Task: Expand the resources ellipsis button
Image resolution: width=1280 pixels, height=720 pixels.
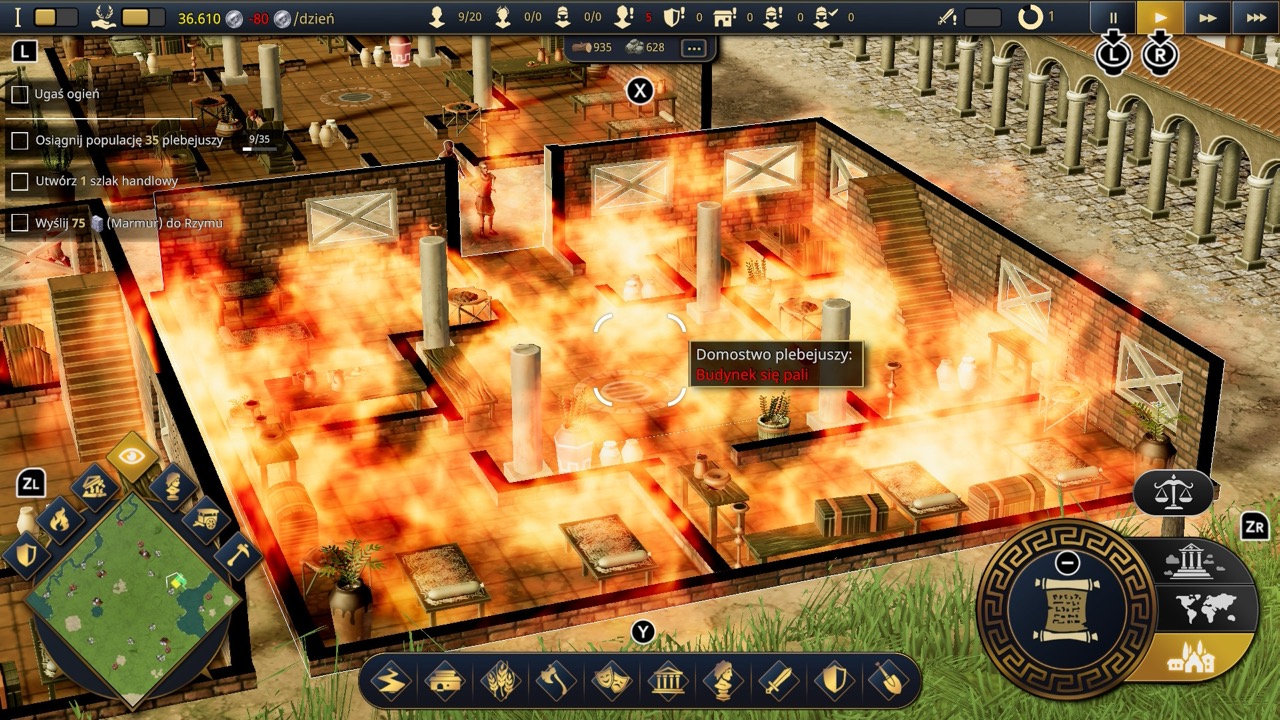Action: (694, 48)
